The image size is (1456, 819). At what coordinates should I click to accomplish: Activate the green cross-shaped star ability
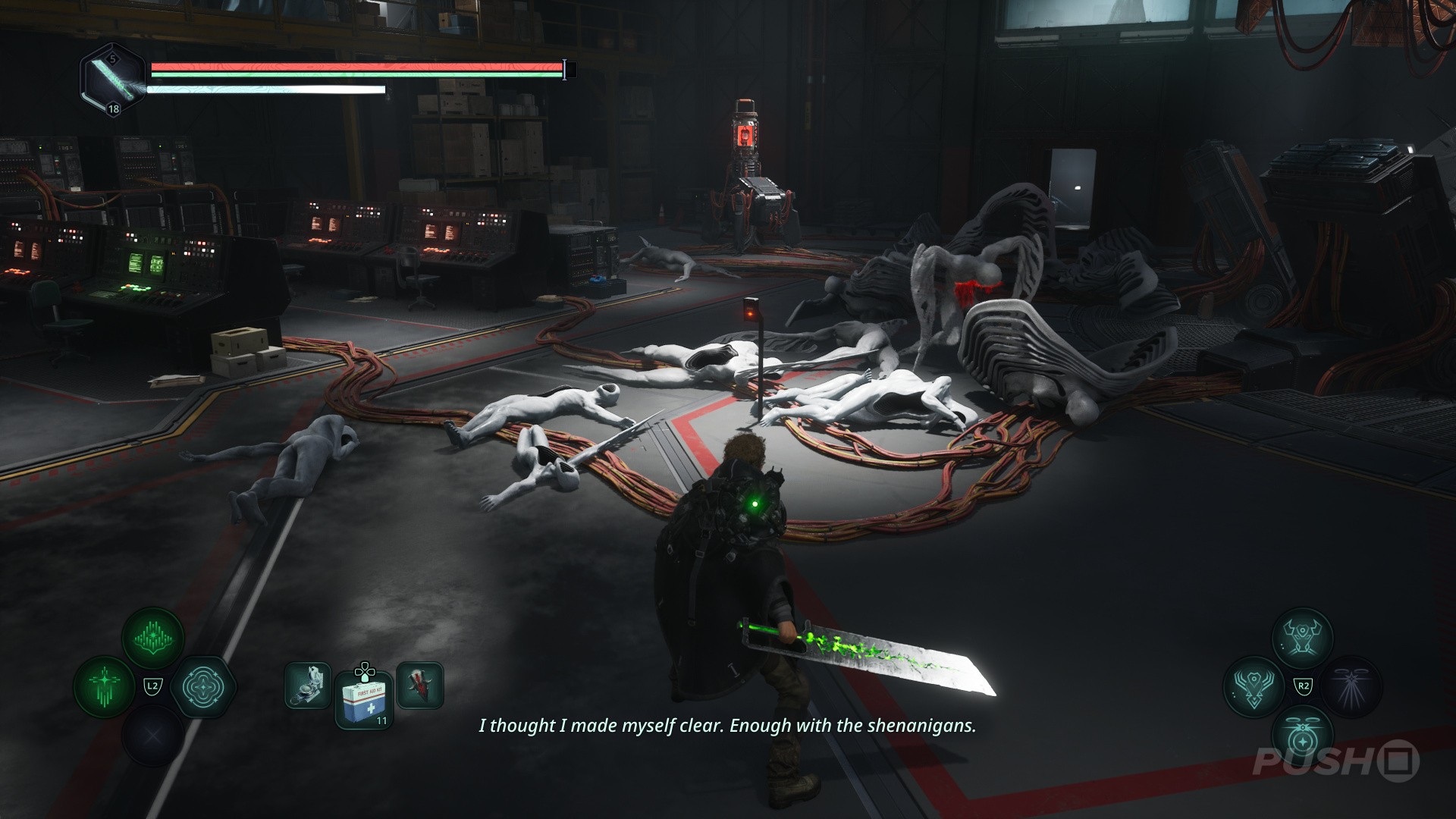[104, 687]
